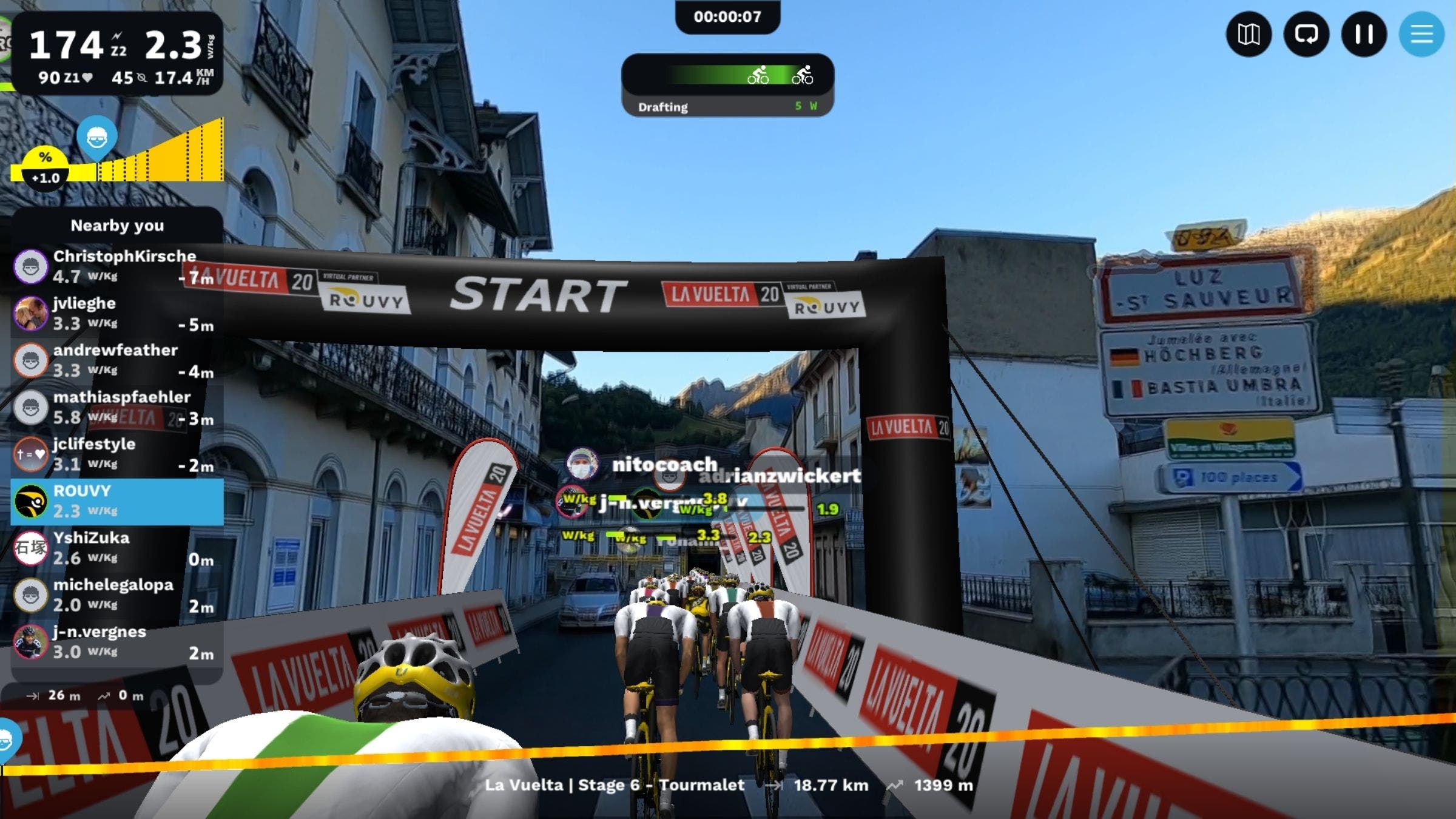Open the blue hamburger menu
Viewport: 1456px width, 819px height.
[x=1421, y=35]
